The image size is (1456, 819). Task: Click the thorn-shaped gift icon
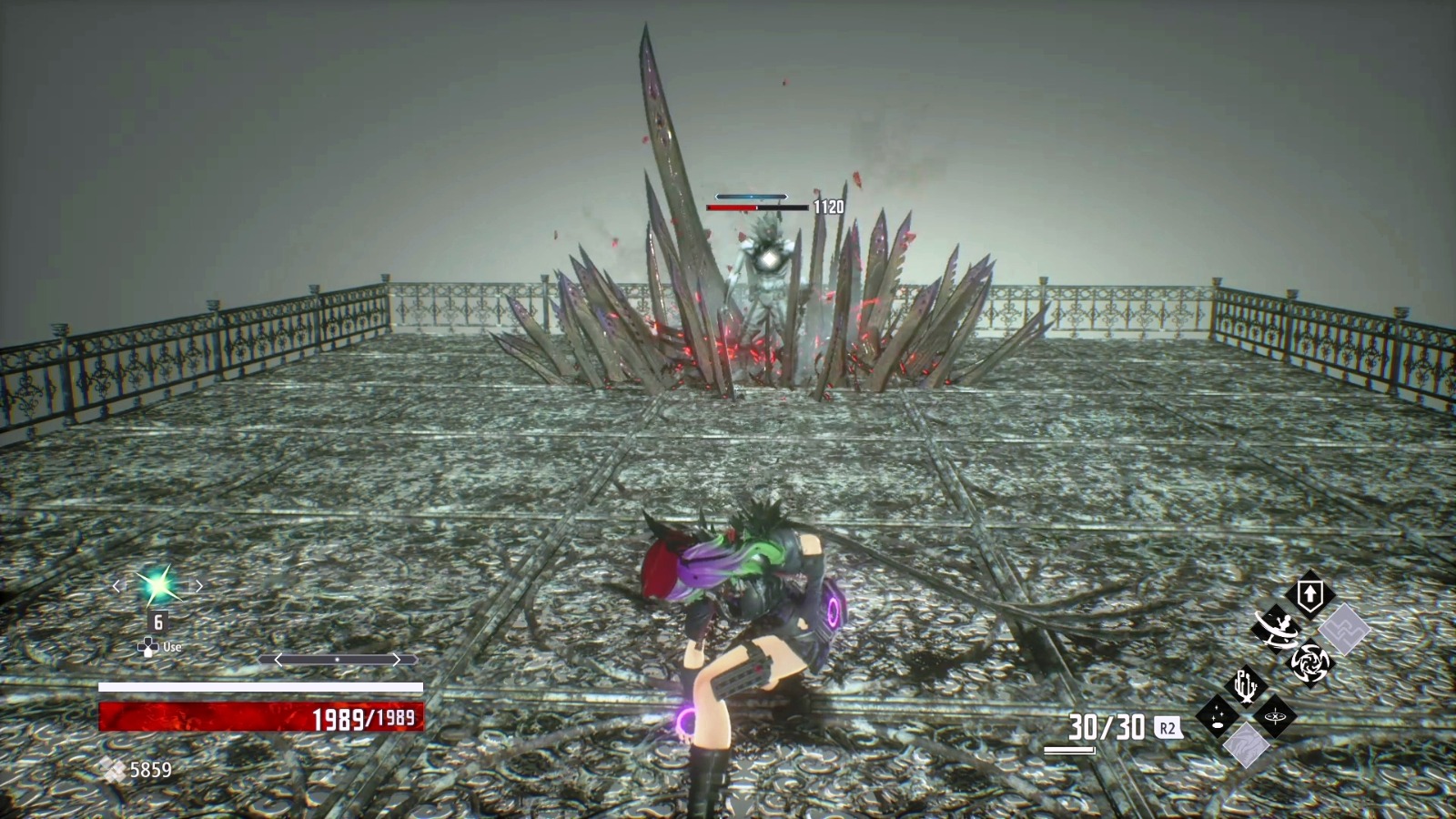point(1245,685)
